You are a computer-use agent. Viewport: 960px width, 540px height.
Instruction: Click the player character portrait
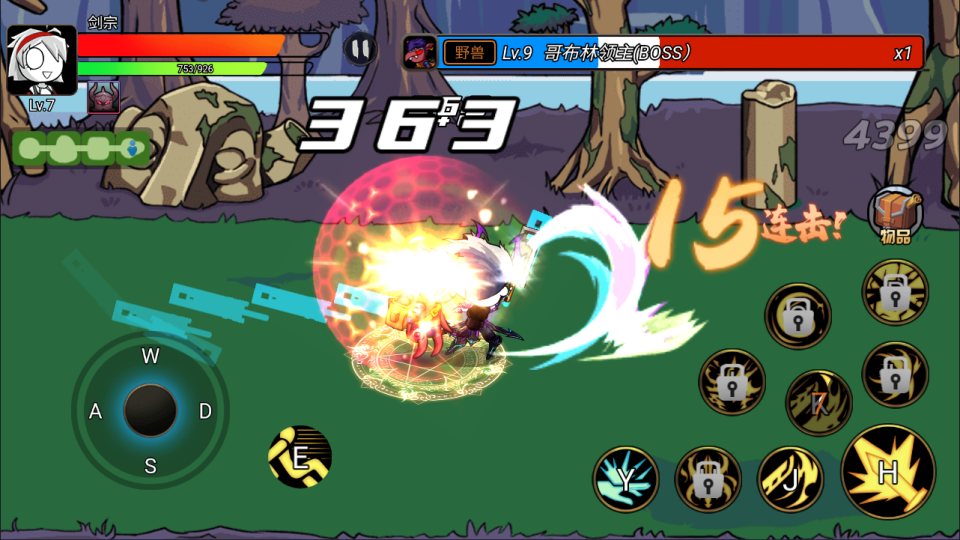(x=41, y=60)
